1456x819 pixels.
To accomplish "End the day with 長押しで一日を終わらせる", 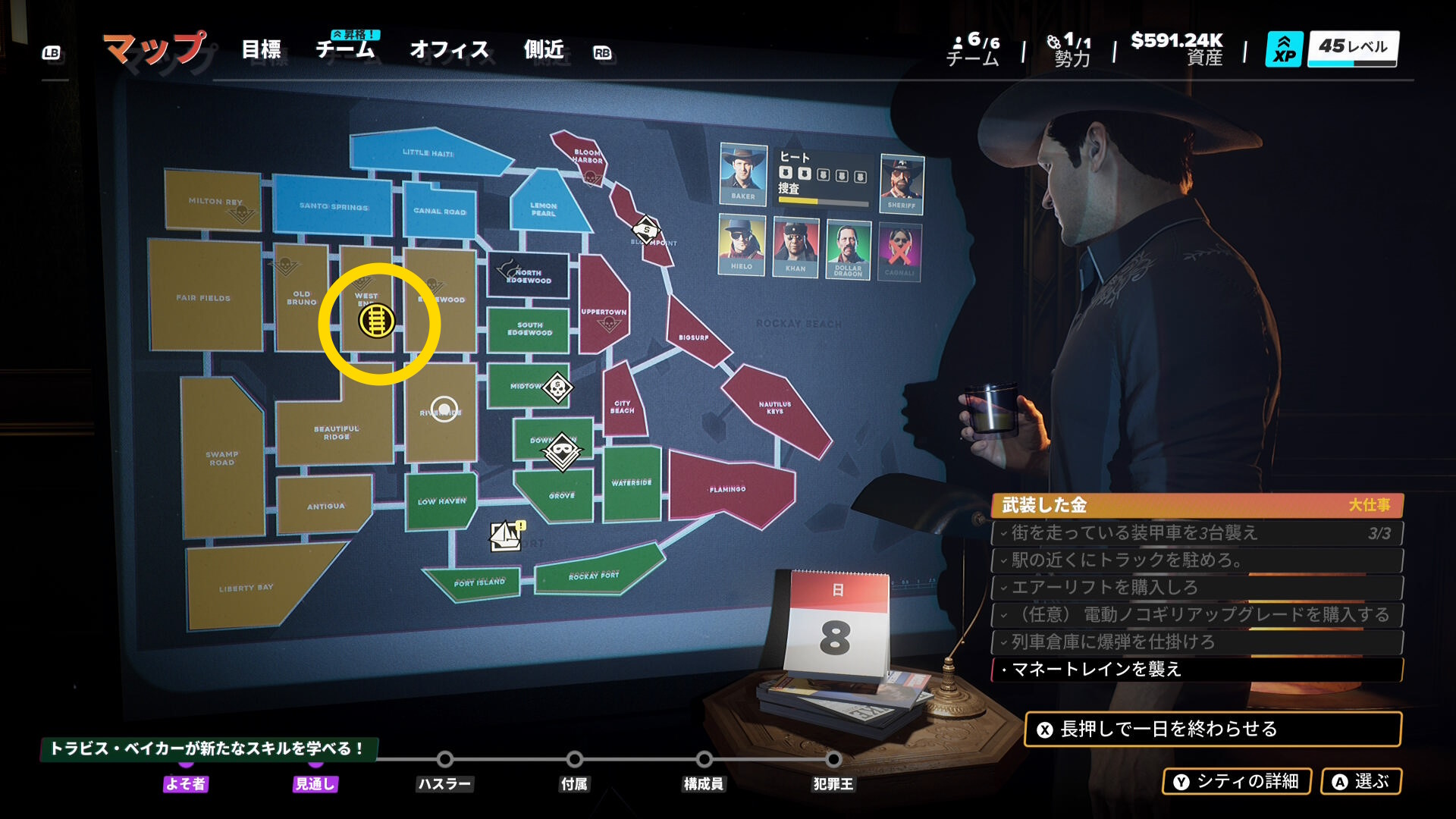I will (x=1212, y=730).
